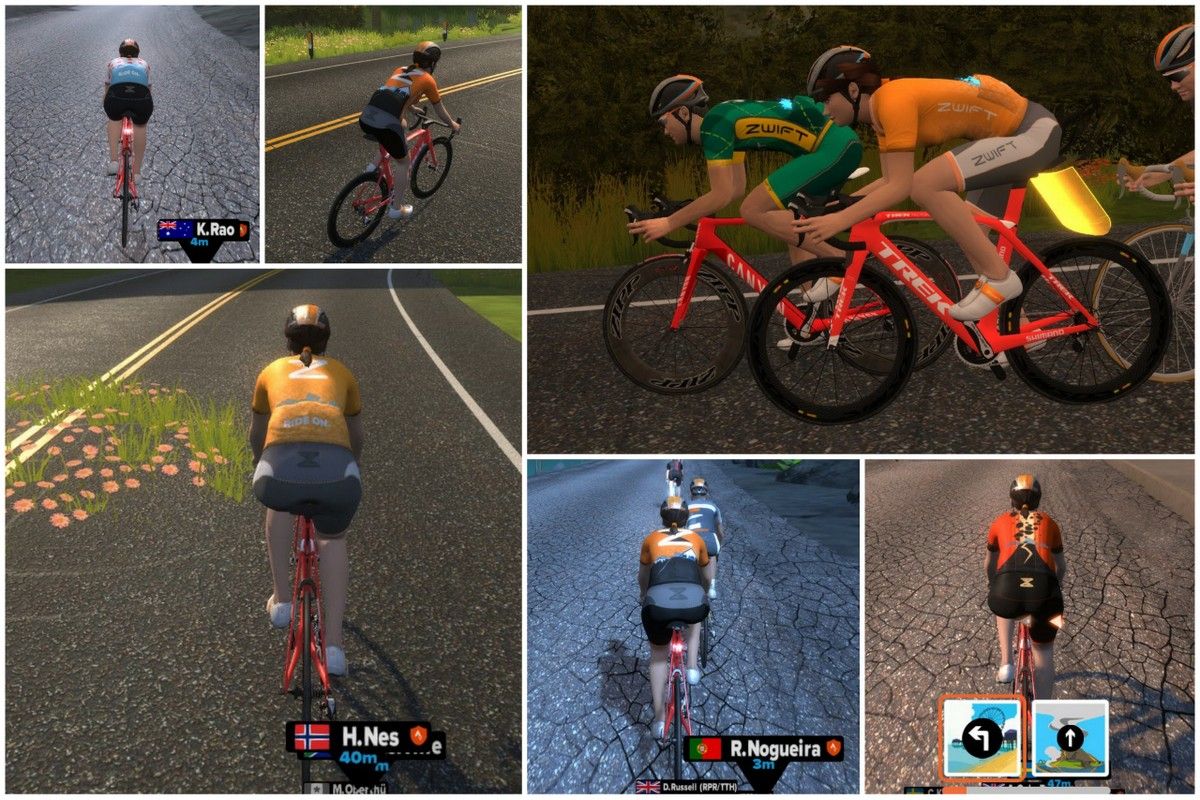Click the K.Rao rider name tag

coord(203,230)
